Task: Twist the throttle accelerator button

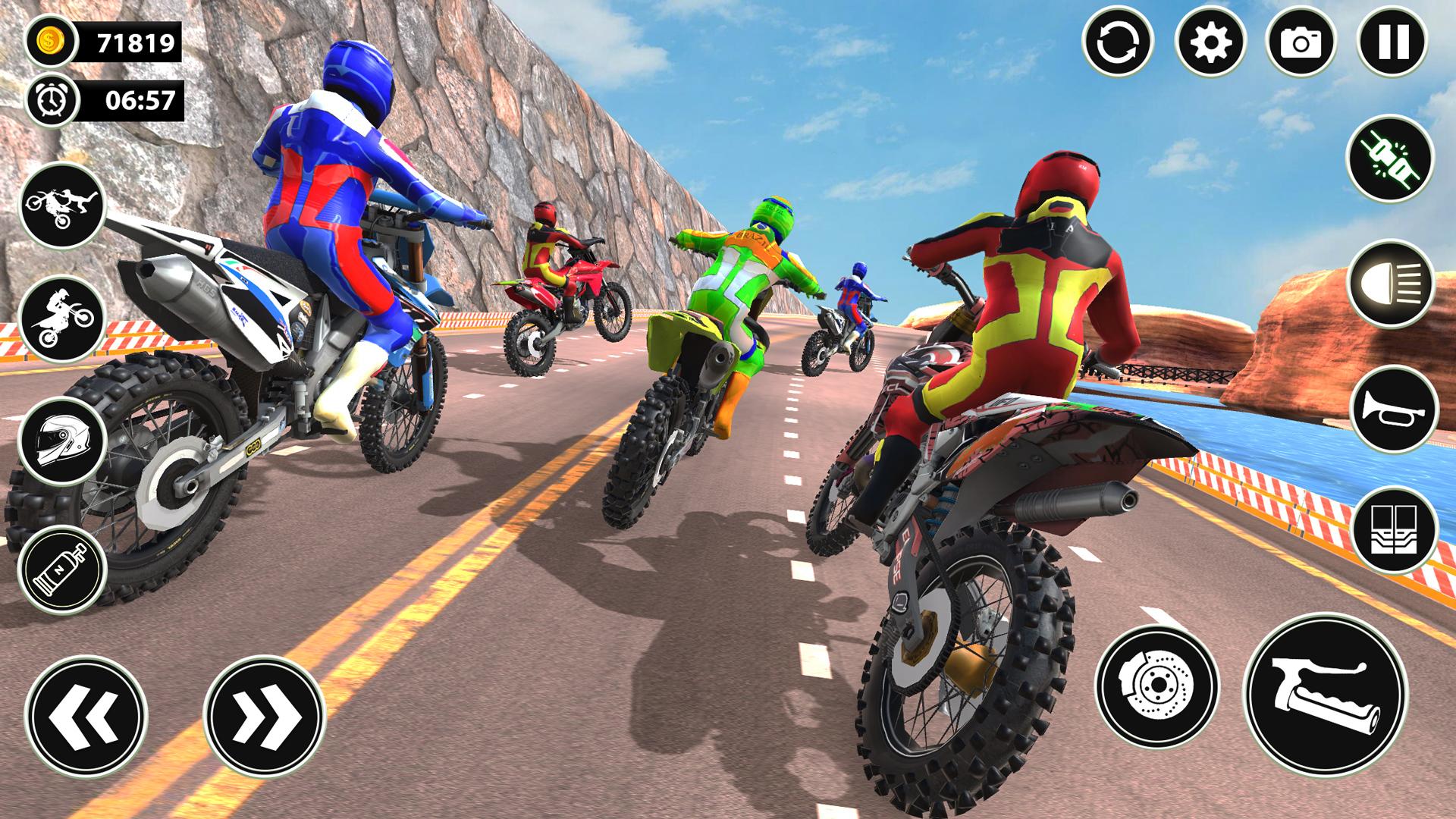Action: click(x=1326, y=695)
